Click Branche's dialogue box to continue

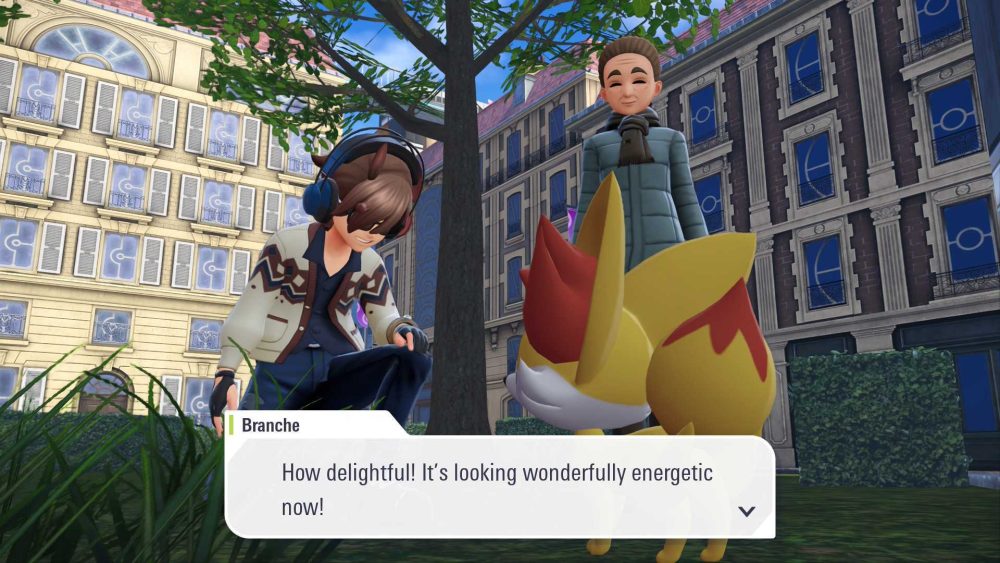[x=498, y=487]
